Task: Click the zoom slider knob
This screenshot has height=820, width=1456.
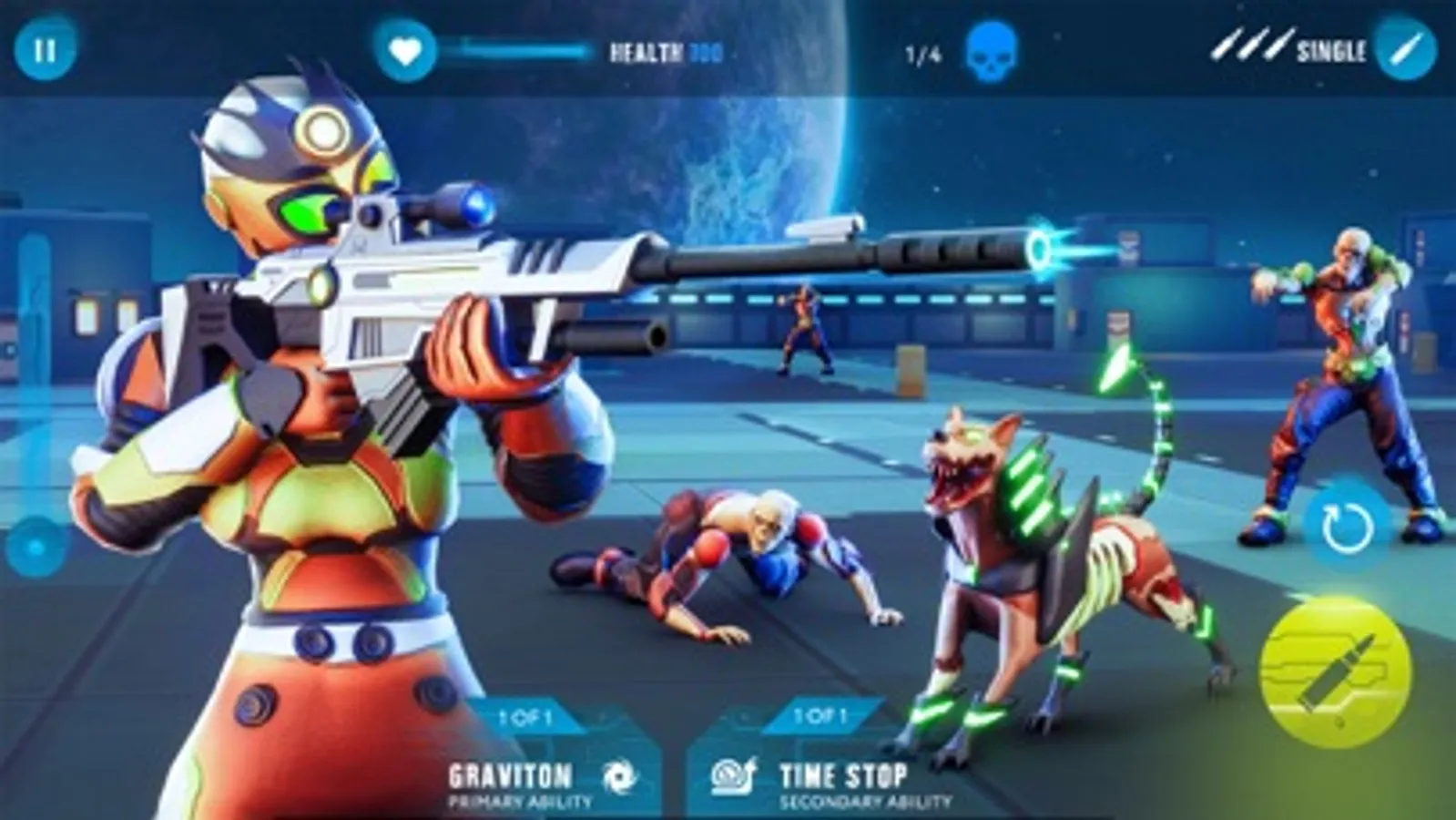Action: tap(36, 548)
